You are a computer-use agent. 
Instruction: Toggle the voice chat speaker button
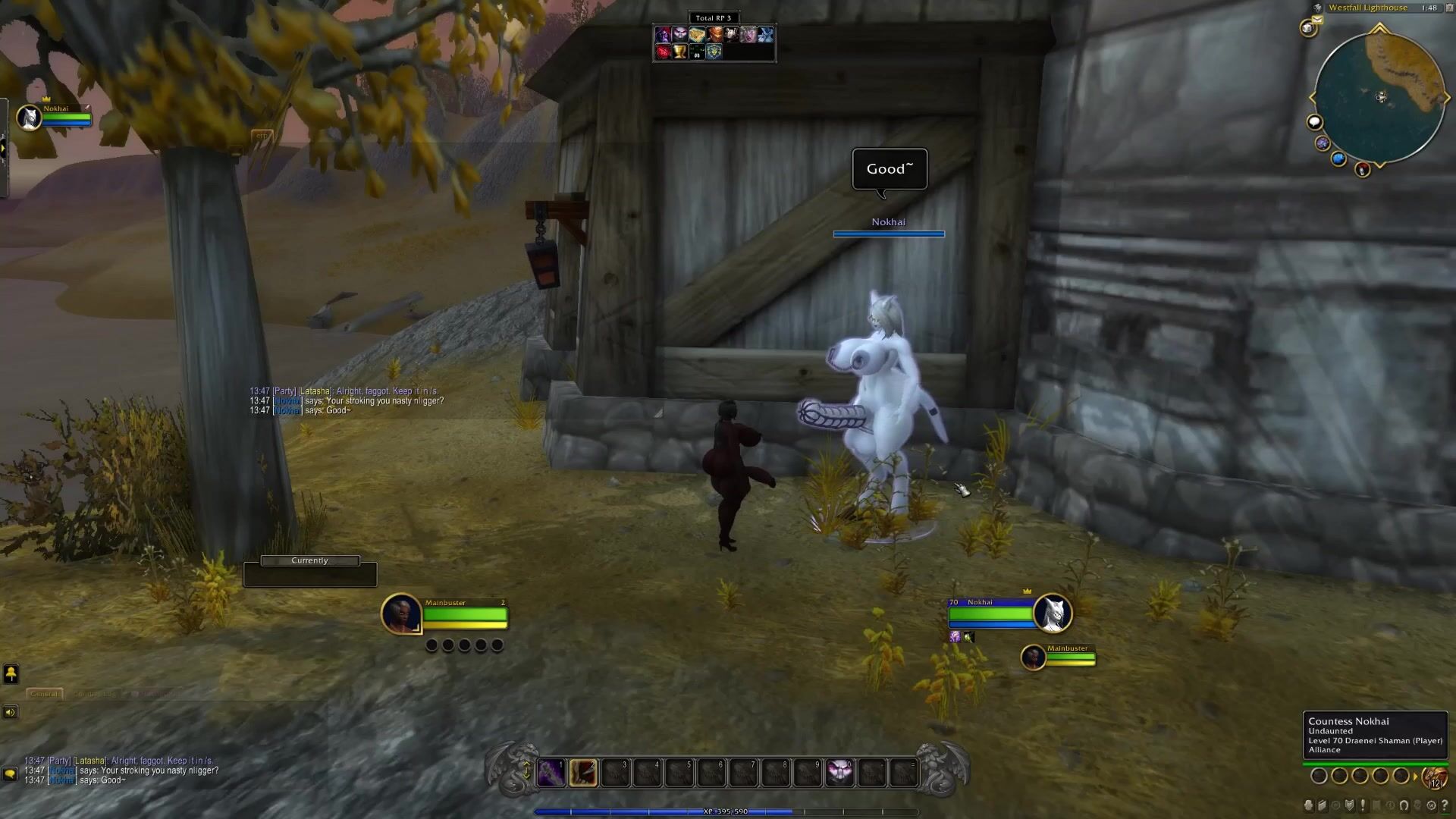pos(10,712)
